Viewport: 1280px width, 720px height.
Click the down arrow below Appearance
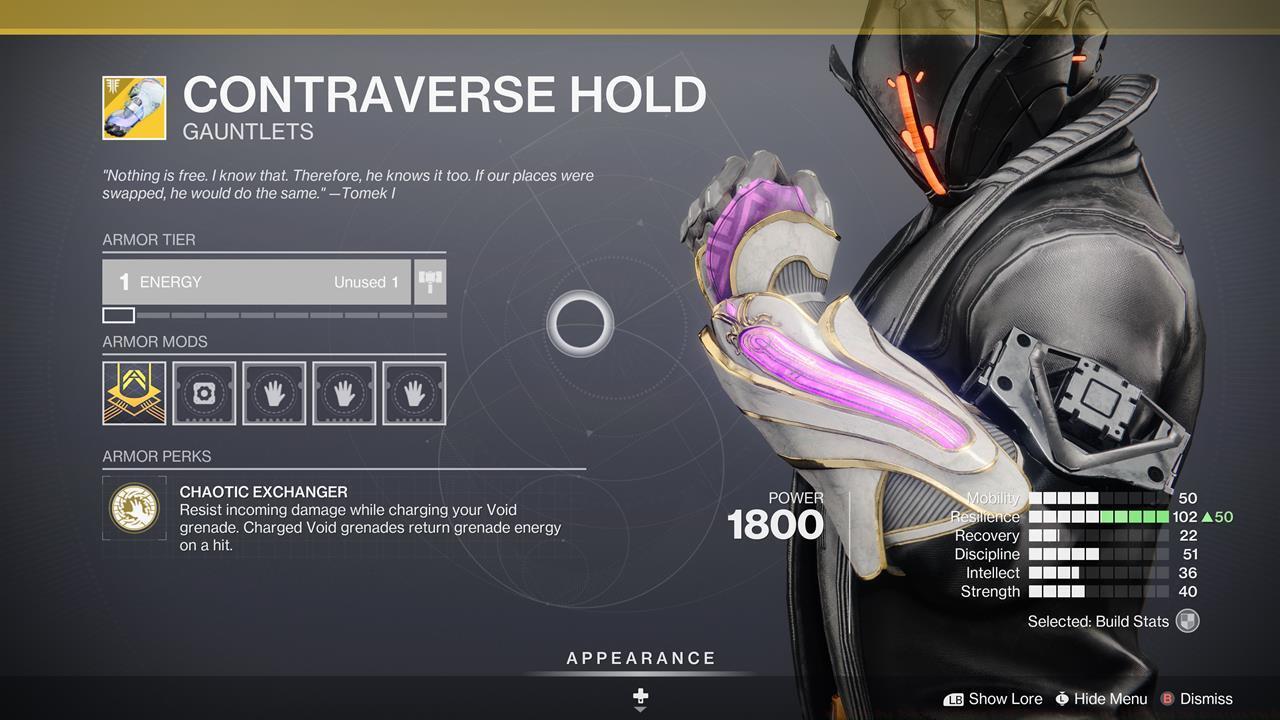tap(640, 702)
